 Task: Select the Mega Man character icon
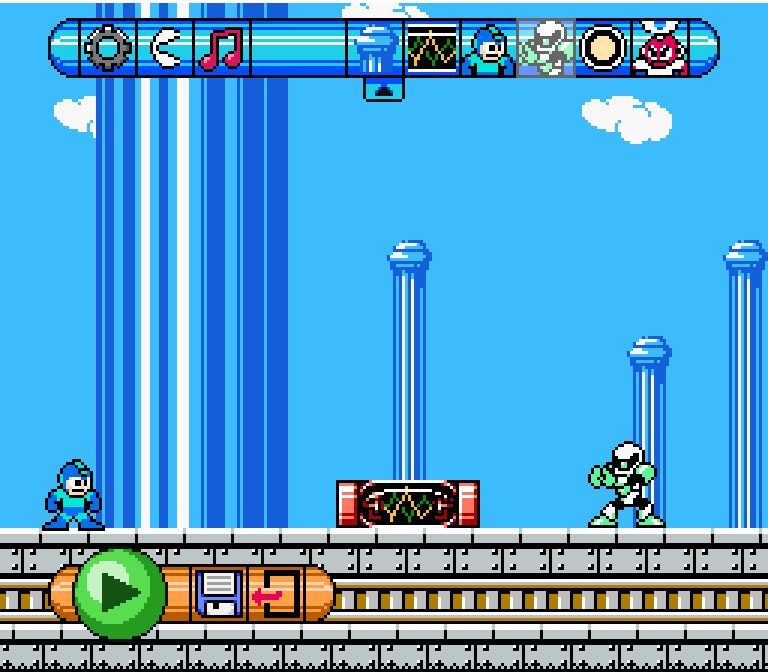click(489, 49)
